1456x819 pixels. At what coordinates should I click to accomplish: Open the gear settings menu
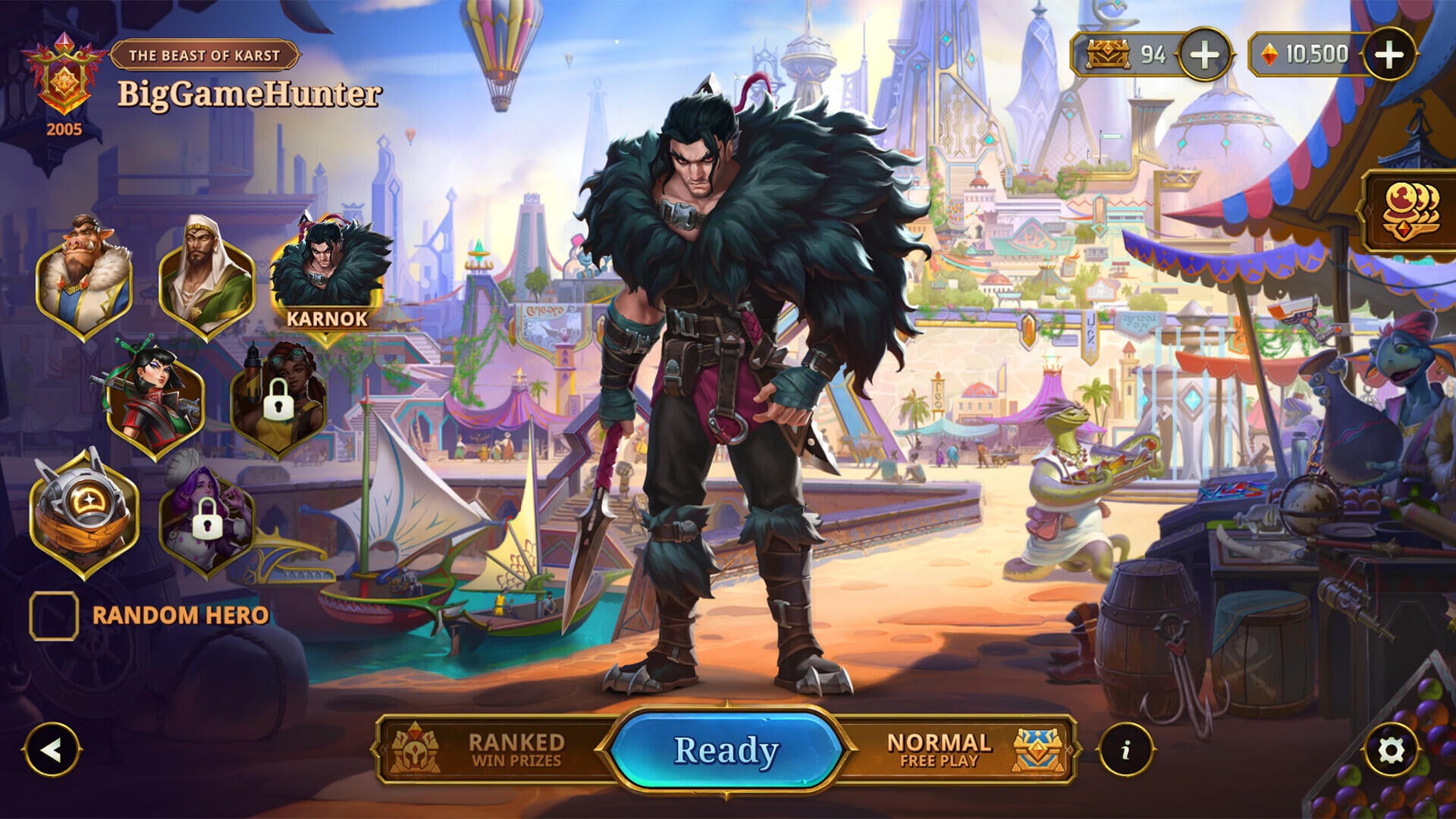pos(1391,750)
